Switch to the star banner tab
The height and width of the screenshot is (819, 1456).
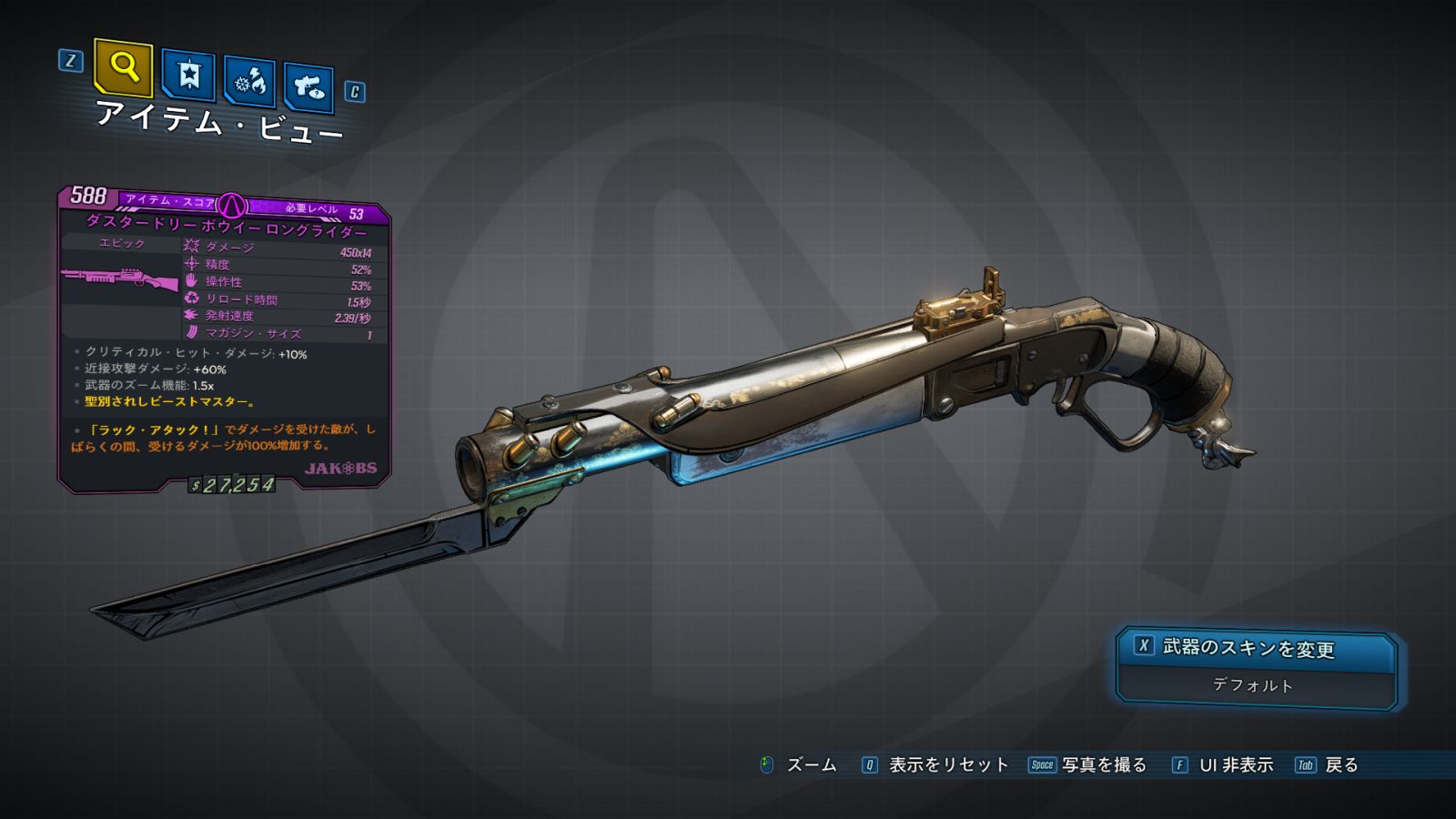point(188,75)
